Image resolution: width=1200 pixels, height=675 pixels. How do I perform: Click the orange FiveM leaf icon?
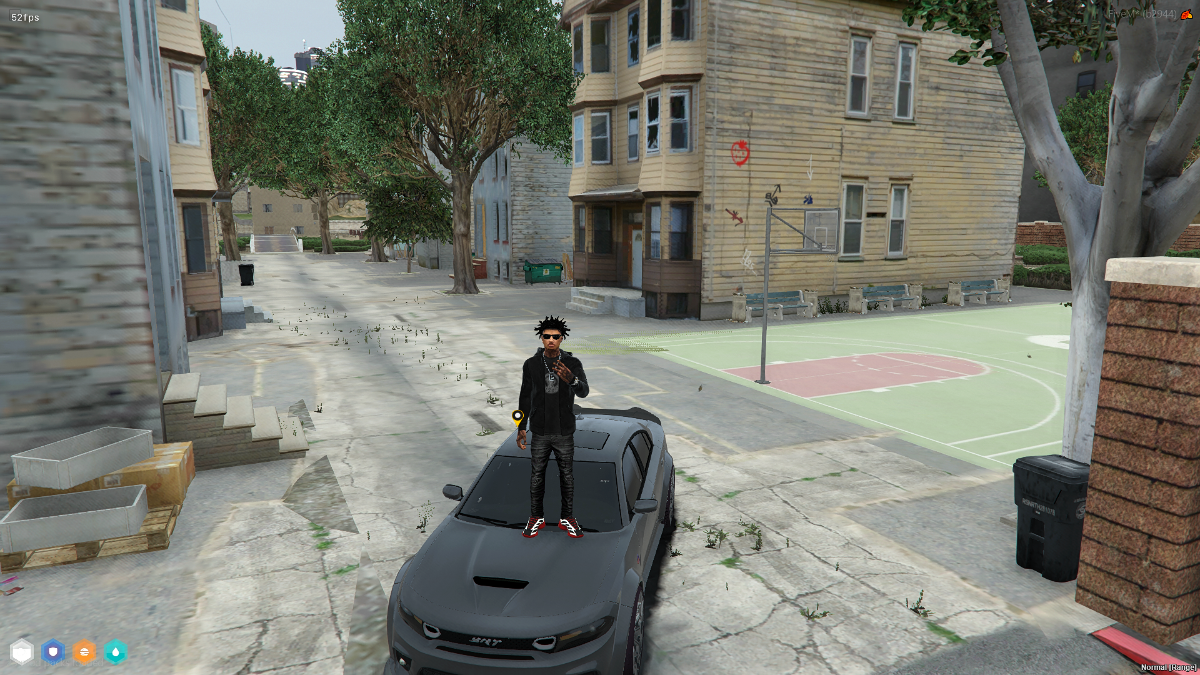click(x=1188, y=15)
